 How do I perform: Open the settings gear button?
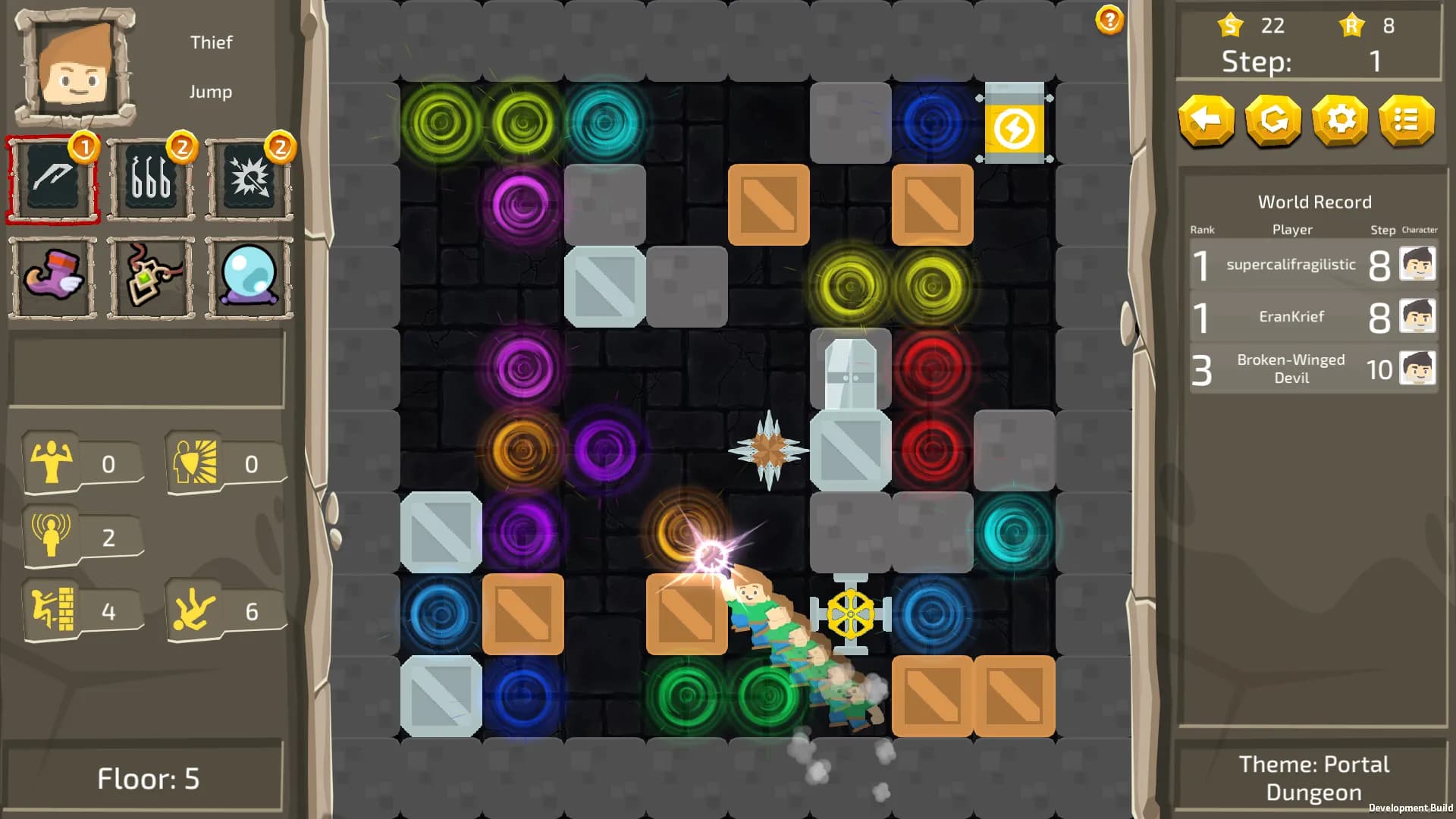click(1340, 121)
